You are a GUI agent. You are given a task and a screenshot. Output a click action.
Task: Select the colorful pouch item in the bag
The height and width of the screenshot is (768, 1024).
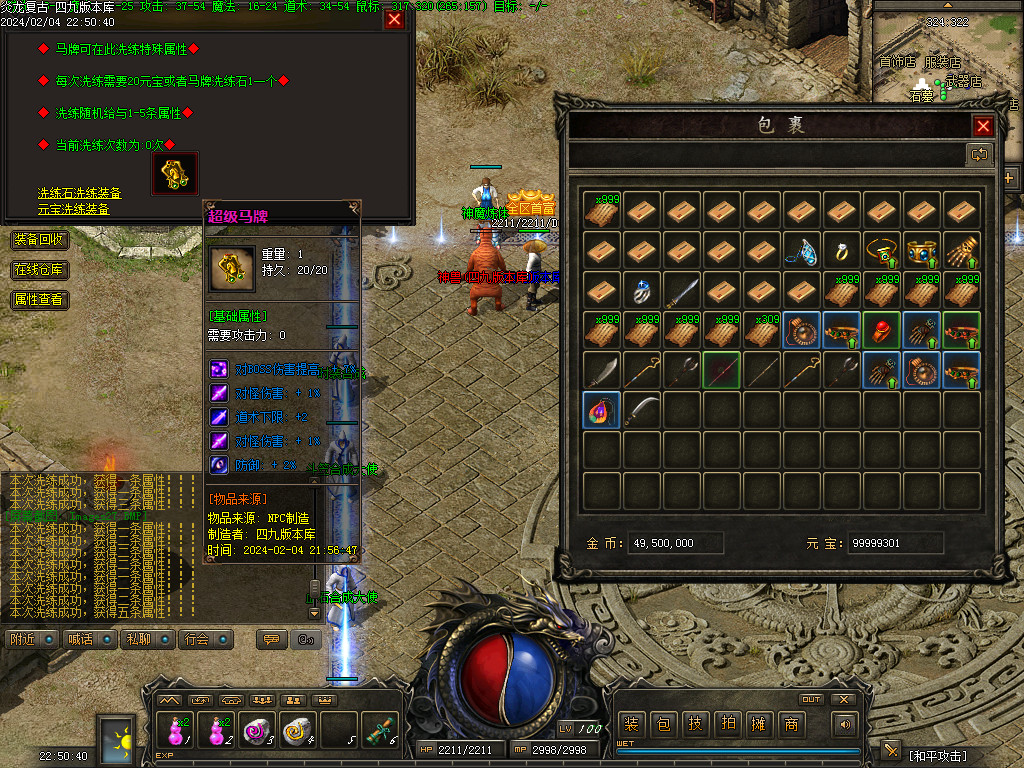point(602,410)
